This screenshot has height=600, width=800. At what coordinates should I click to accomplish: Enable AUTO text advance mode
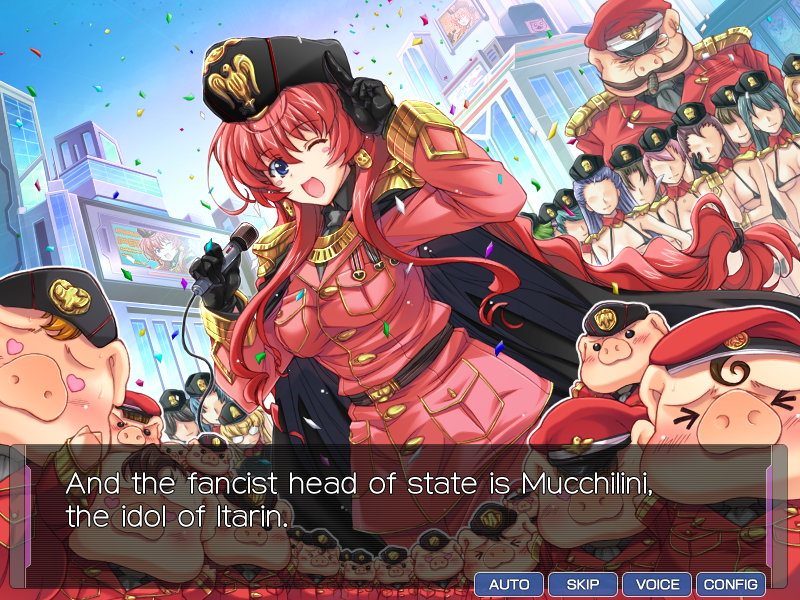point(509,584)
